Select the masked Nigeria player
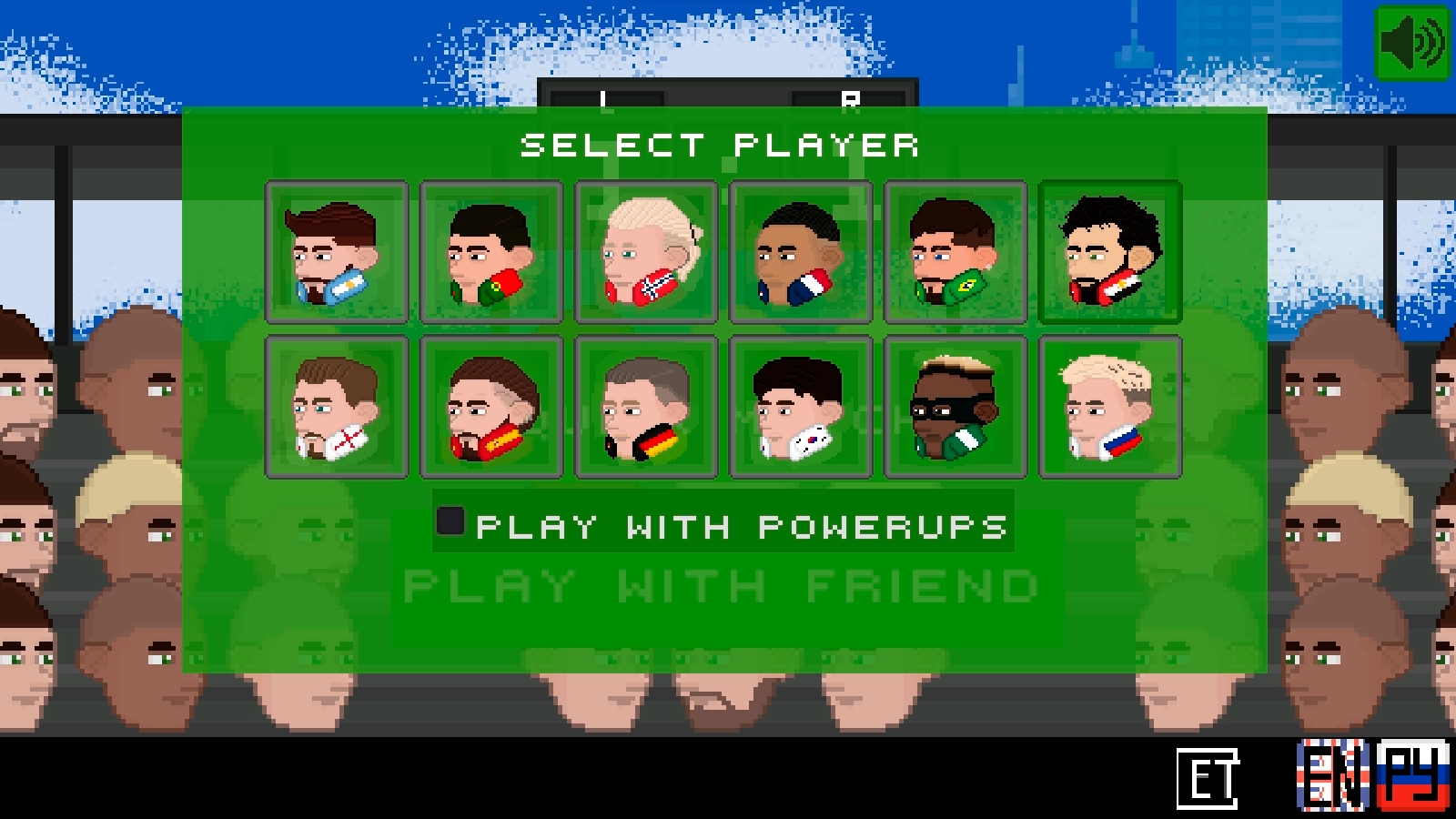1456x819 pixels. [955, 407]
